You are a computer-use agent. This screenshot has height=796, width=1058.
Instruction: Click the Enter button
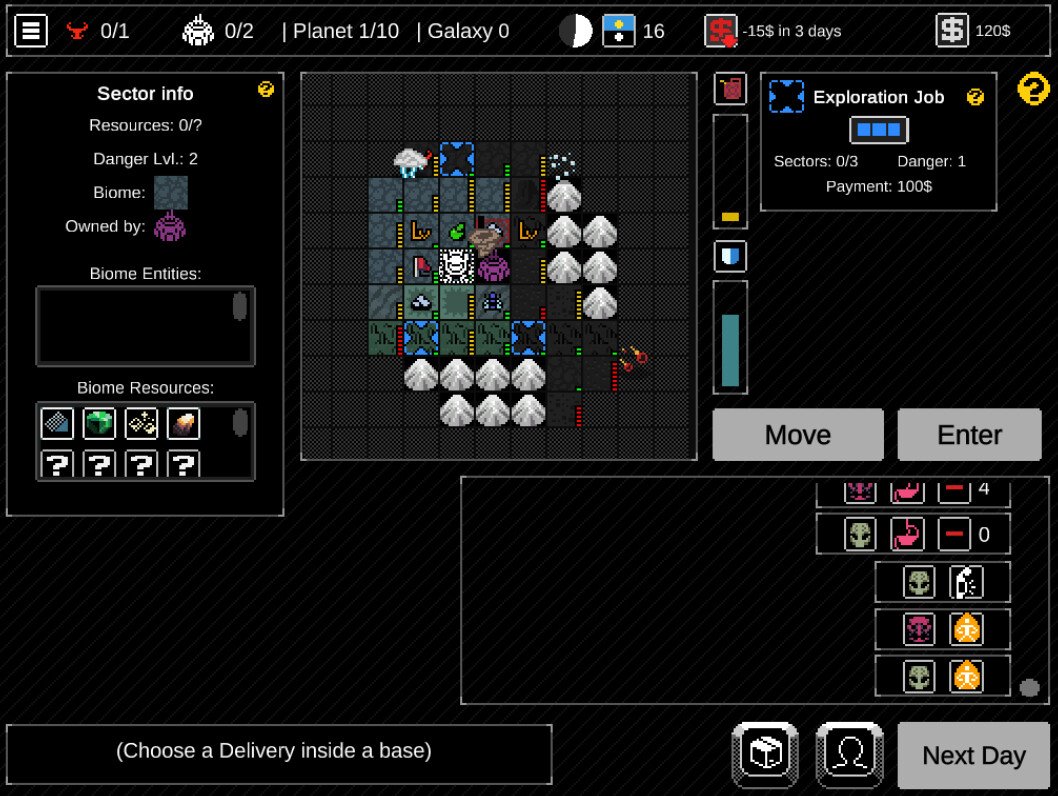pyautogui.click(x=969, y=434)
